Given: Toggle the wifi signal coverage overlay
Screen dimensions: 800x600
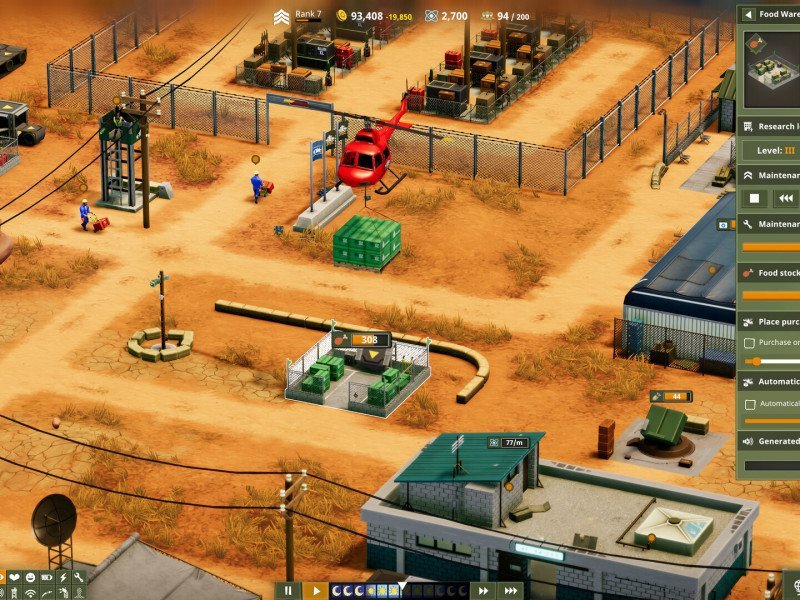Looking at the screenshot, I should (x=30, y=594).
